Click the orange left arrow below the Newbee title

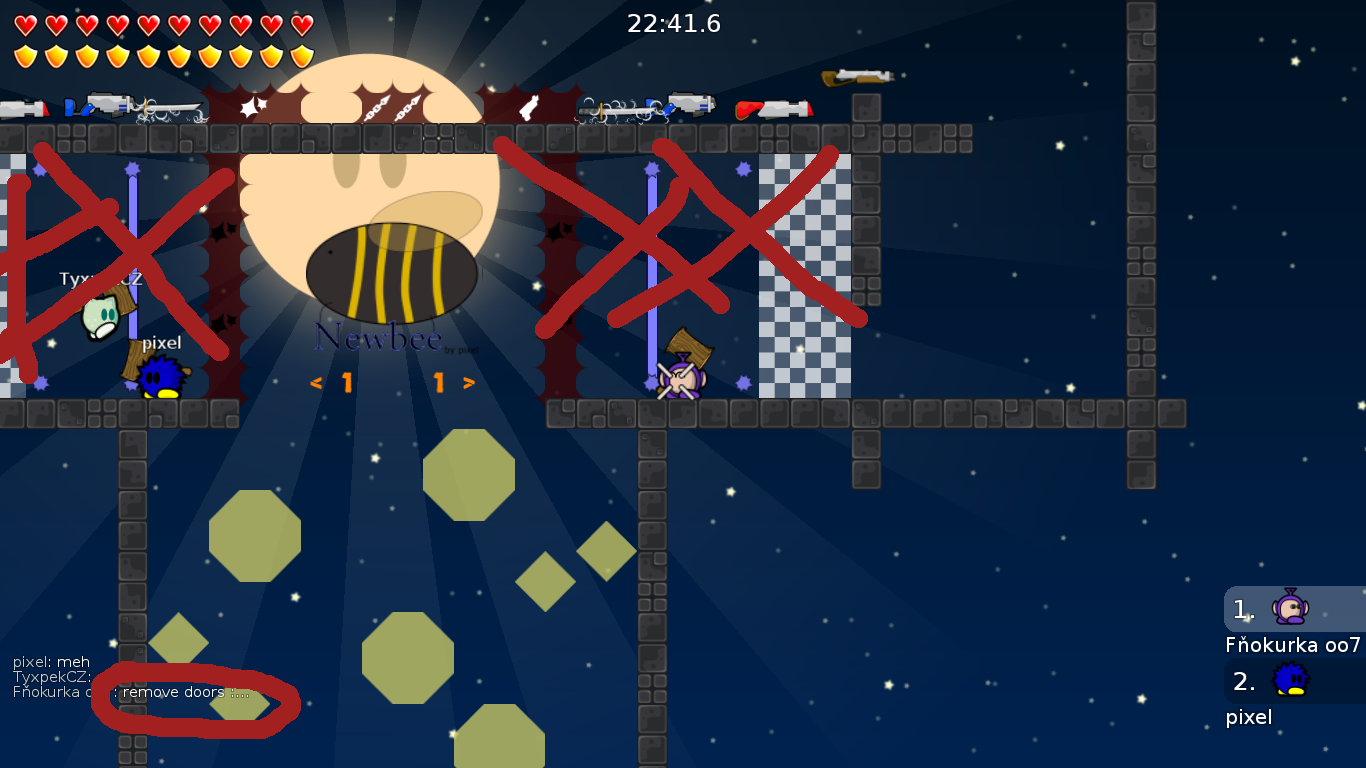click(x=316, y=381)
